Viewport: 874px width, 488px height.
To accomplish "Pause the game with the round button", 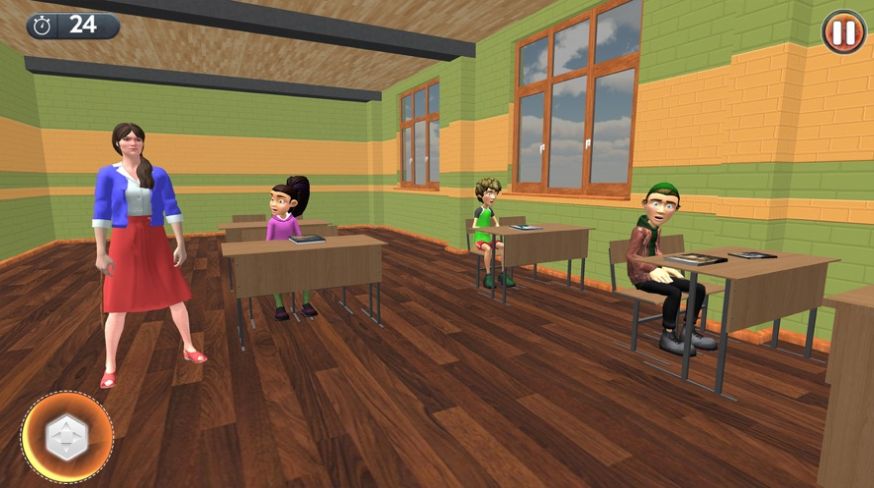I will (x=843, y=32).
